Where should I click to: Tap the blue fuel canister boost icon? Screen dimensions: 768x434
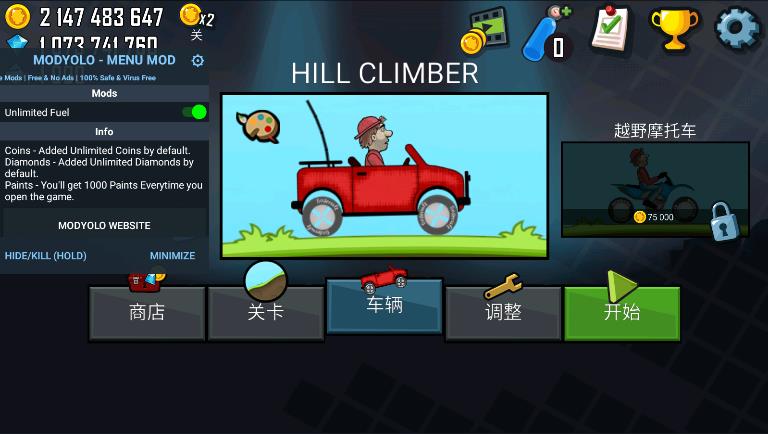click(547, 31)
